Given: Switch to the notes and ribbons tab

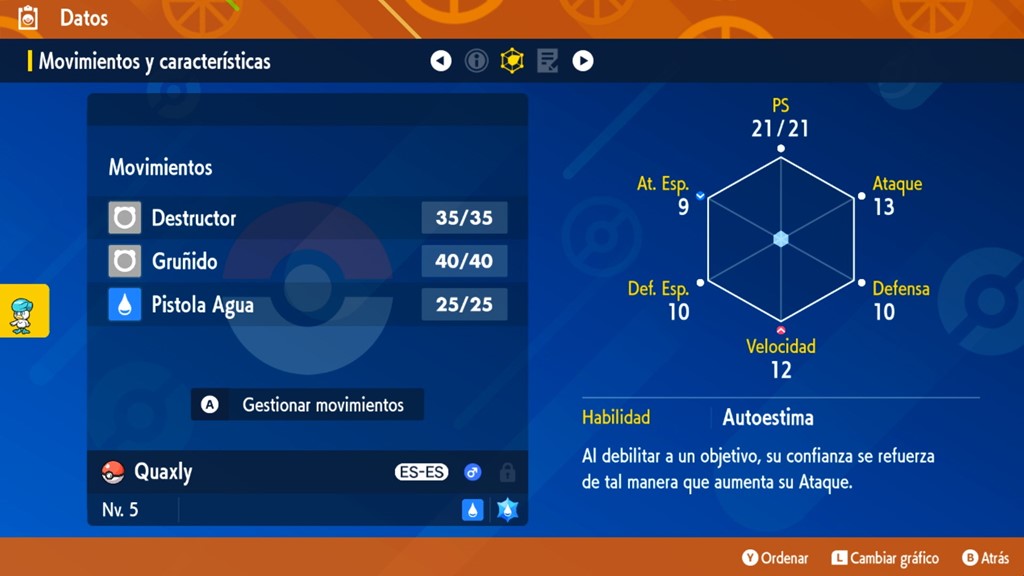Looking at the screenshot, I should point(547,62).
